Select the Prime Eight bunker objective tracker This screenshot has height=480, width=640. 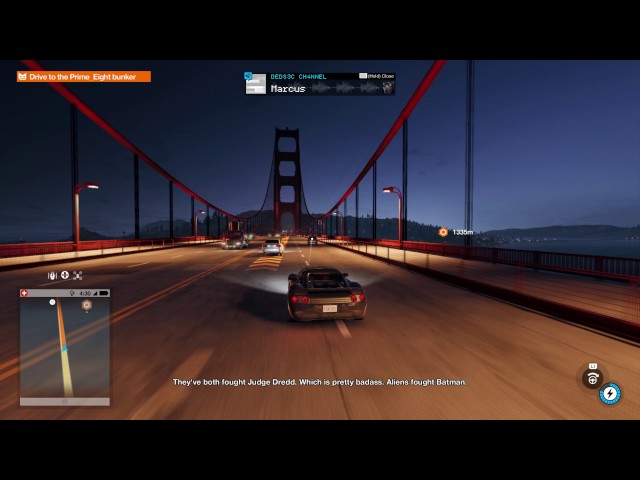click(84, 76)
